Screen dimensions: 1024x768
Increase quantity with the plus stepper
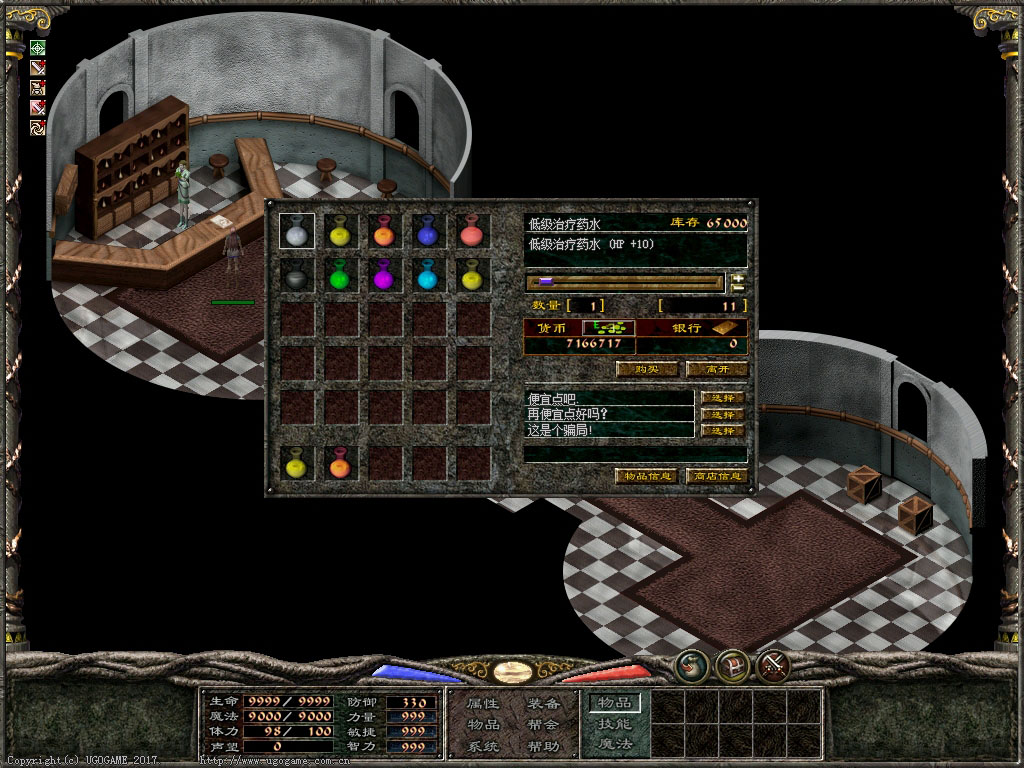739,278
